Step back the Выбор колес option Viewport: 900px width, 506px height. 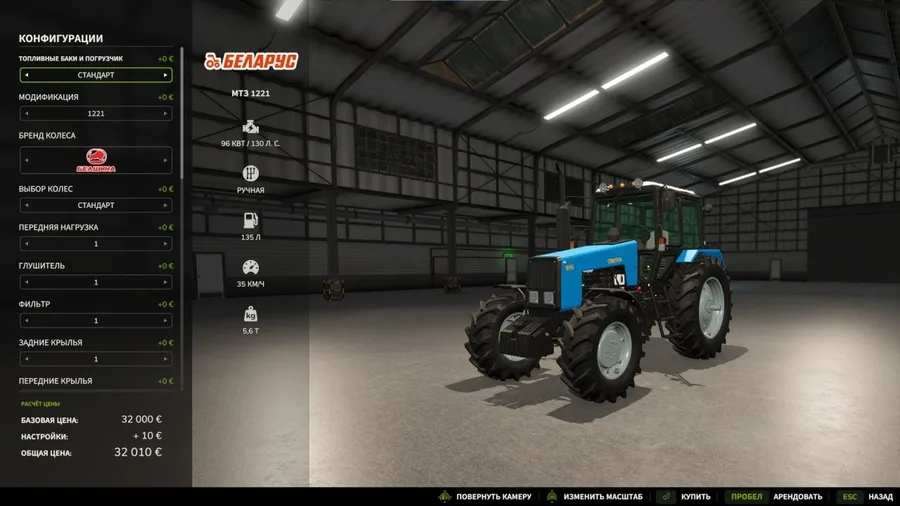26,205
